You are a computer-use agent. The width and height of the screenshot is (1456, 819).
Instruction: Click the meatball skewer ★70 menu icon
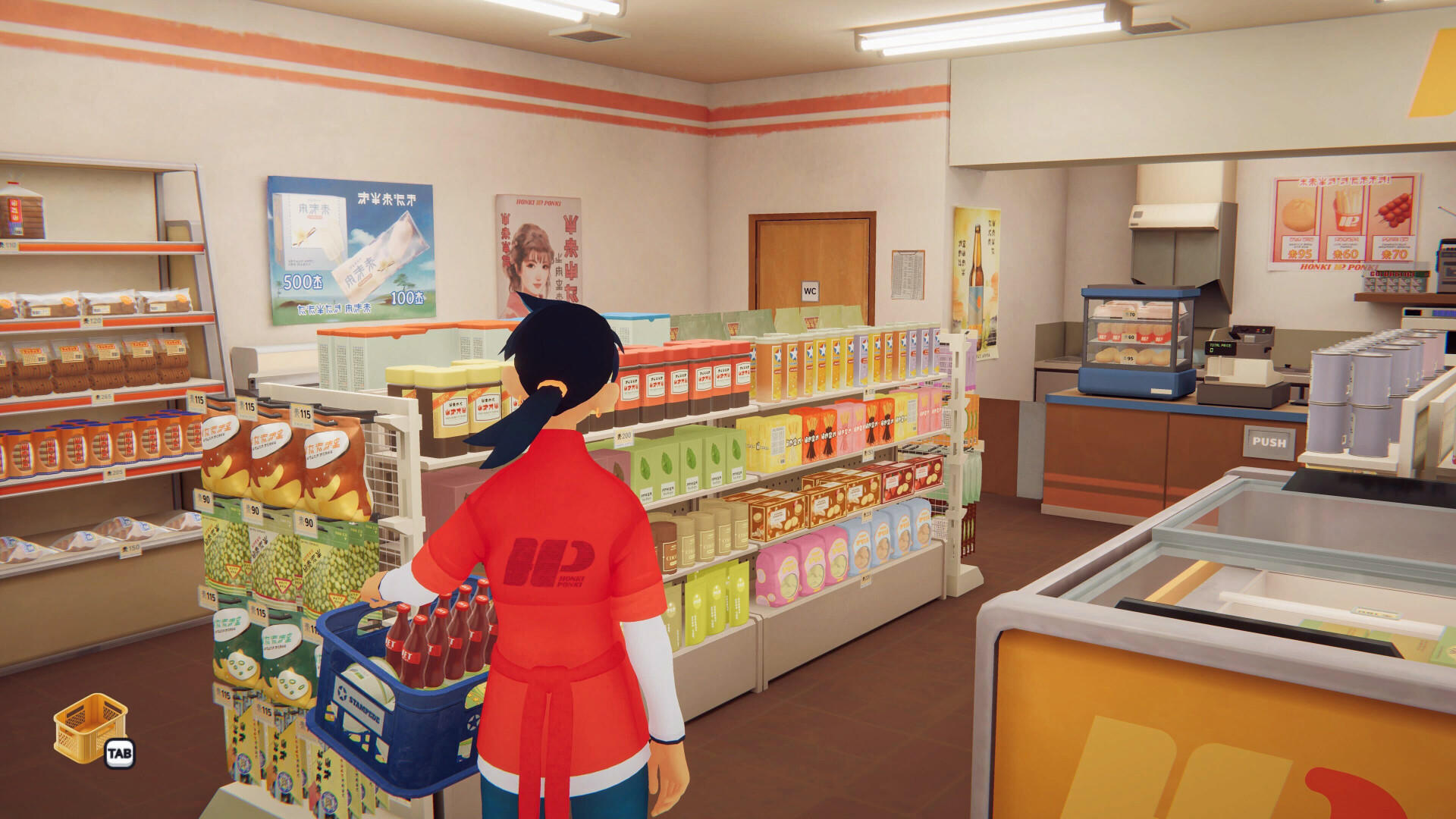(1395, 209)
